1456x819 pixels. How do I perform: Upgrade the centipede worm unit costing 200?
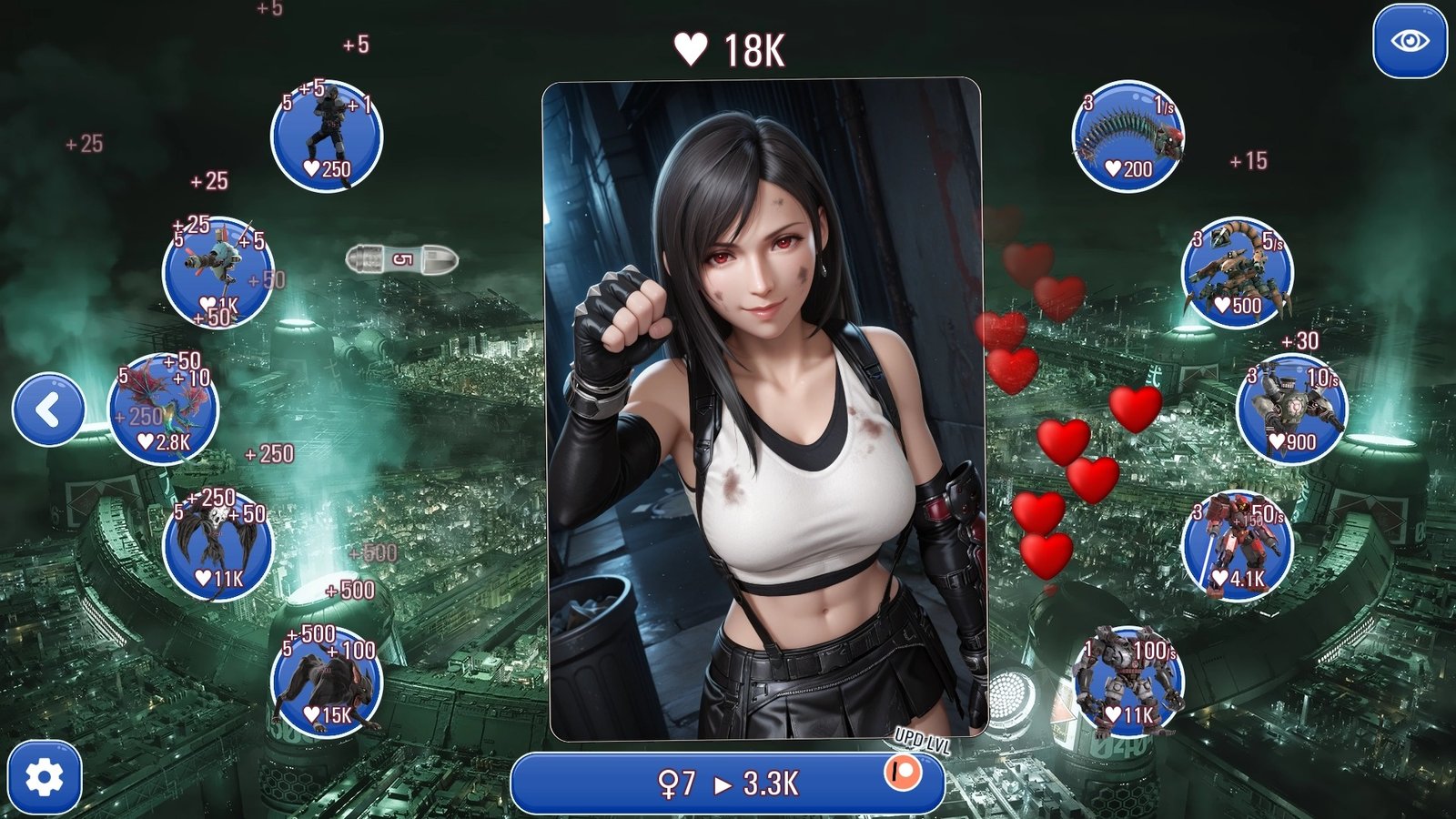pos(1128,136)
